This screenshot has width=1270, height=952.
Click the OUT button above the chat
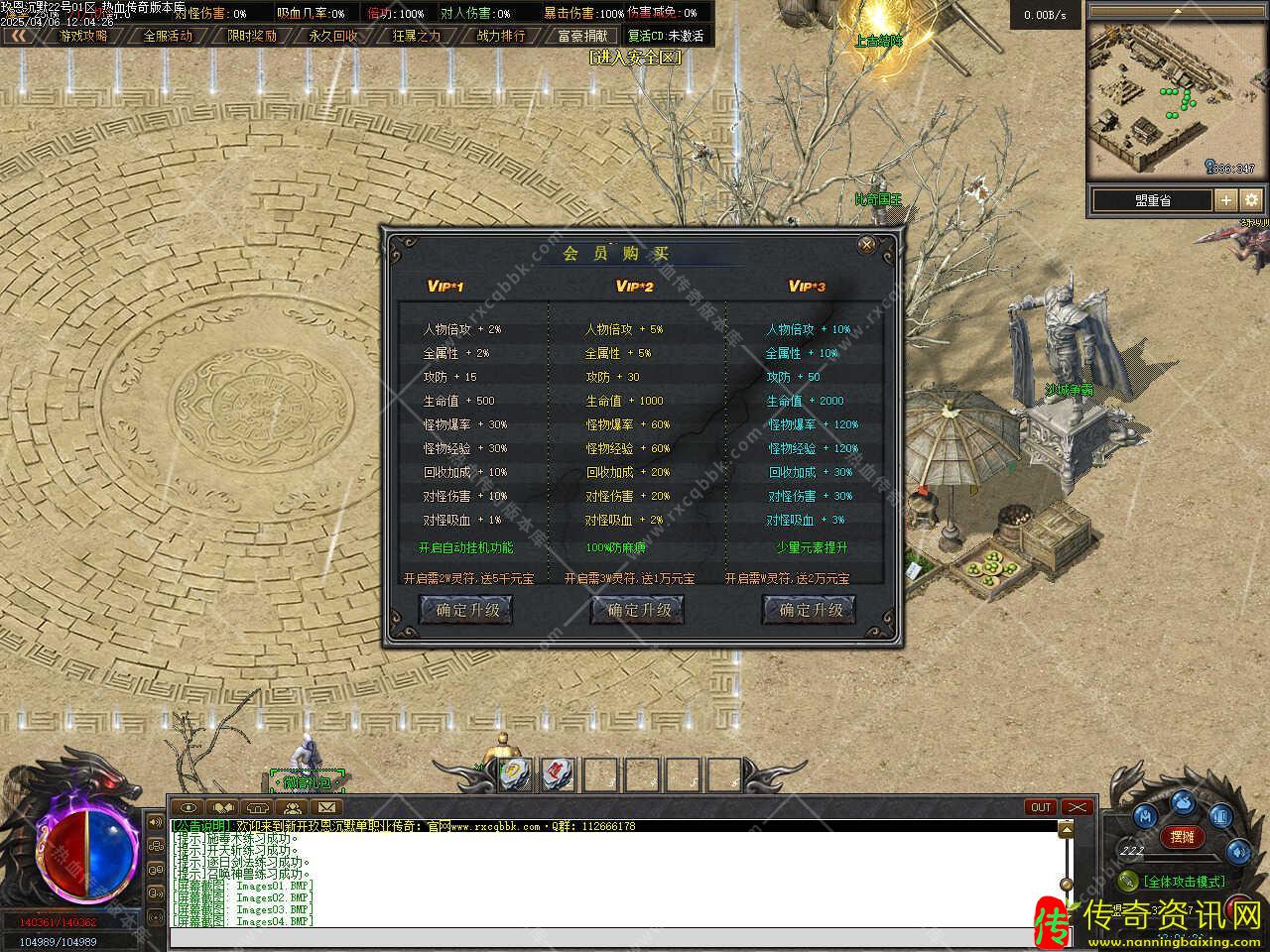(x=1041, y=807)
